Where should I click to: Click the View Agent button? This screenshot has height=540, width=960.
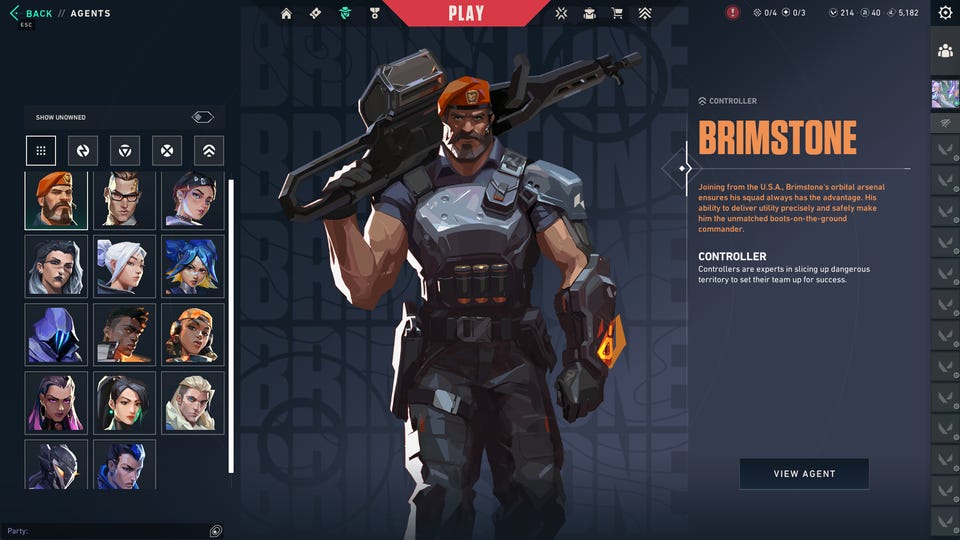tap(804, 474)
